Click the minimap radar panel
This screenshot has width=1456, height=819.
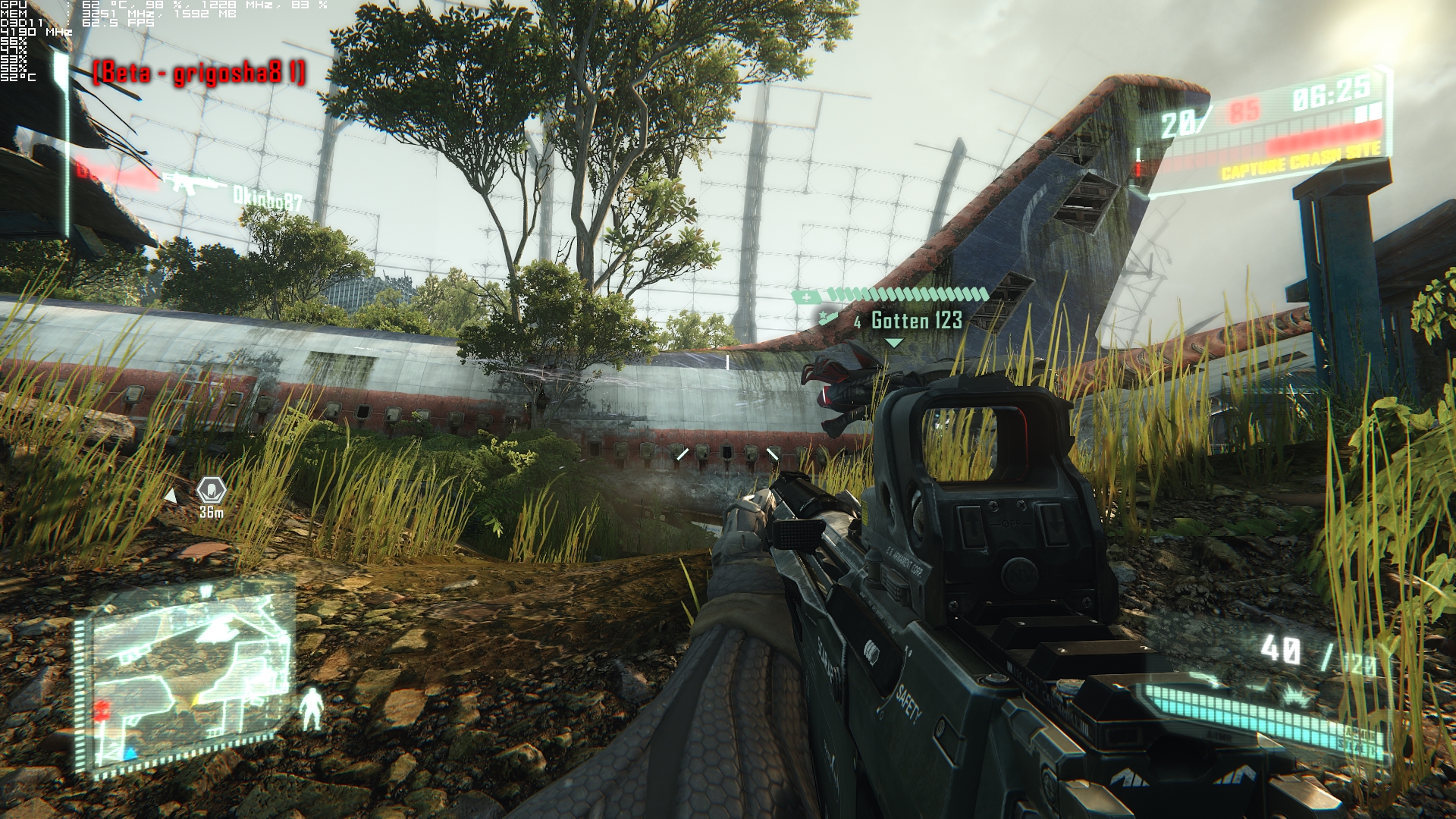click(184, 678)
